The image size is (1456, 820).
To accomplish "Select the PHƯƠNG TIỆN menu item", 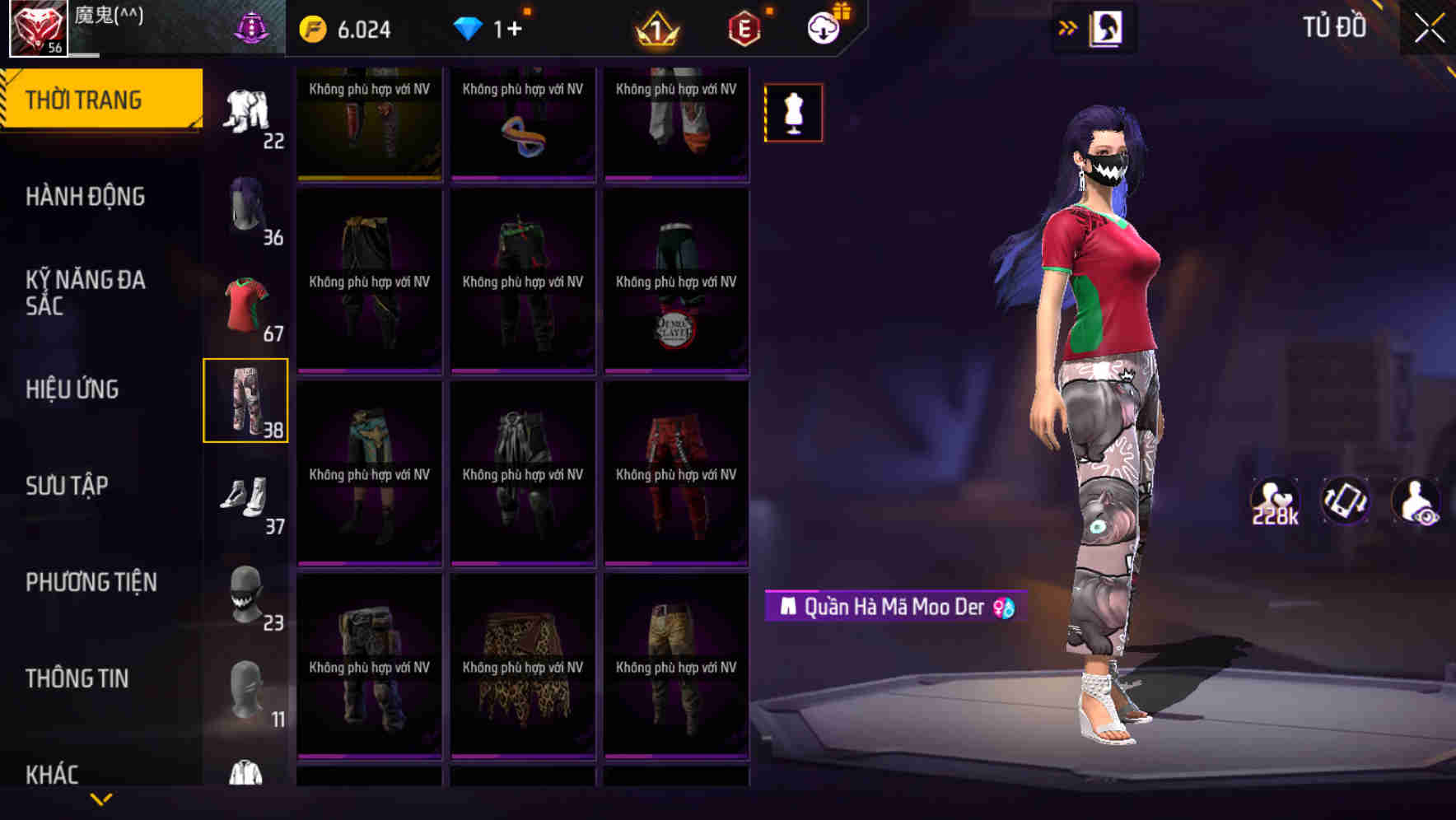I will click(91, 582).
